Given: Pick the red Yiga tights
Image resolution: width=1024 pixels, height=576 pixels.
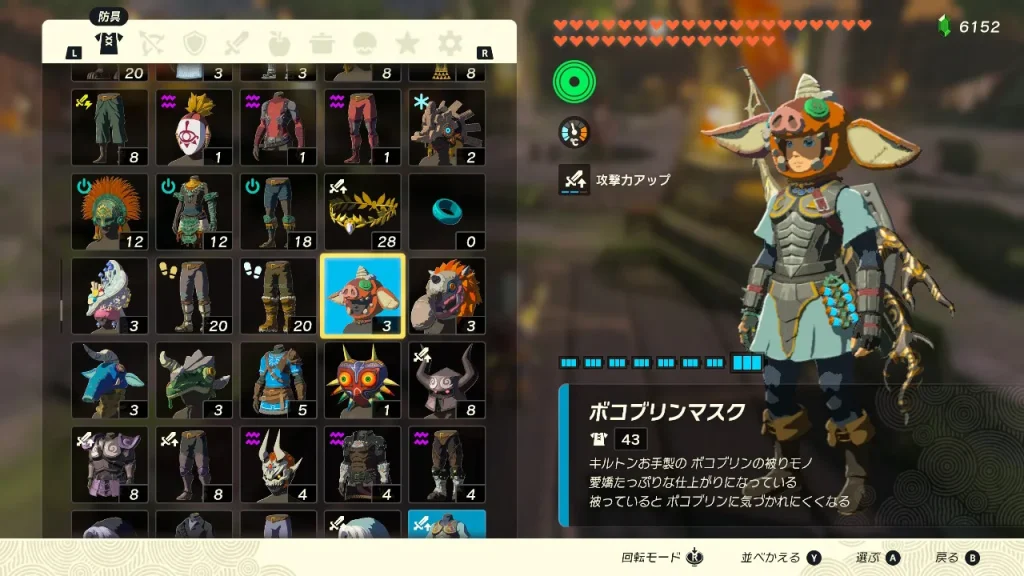Looking at the screenshot, I should coord(362,128).
